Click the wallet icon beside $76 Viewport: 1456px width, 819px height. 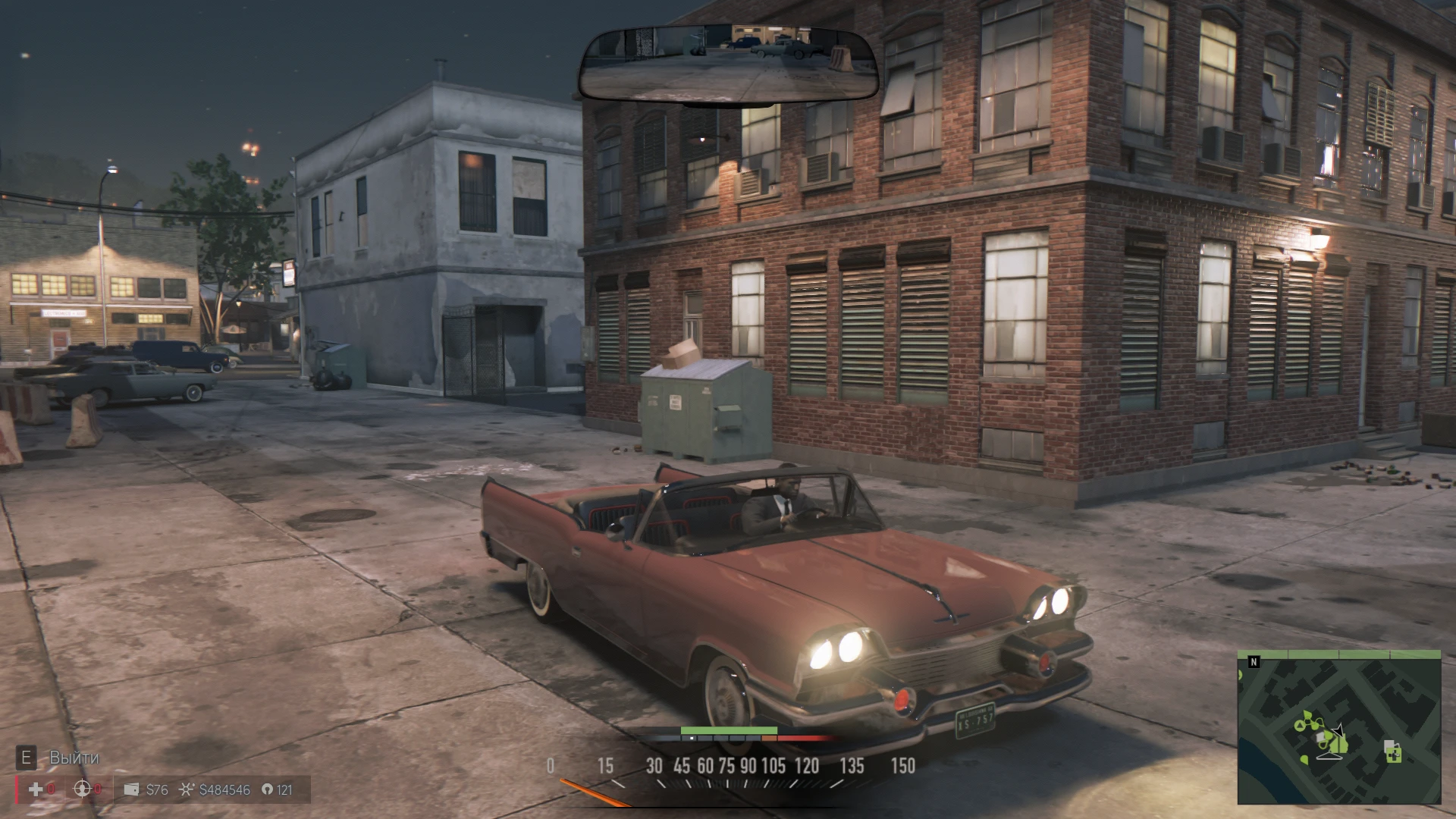click(131, 789)
